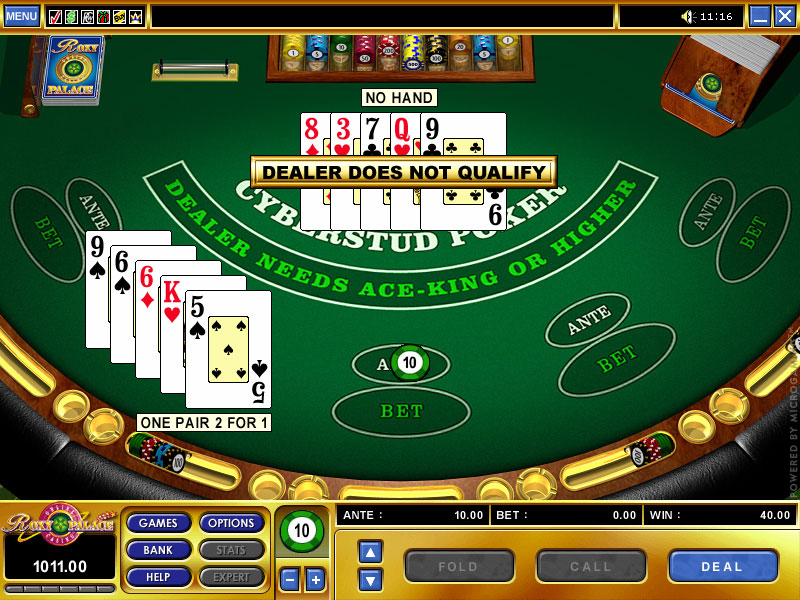Open the Options panel

click(231, 523)
